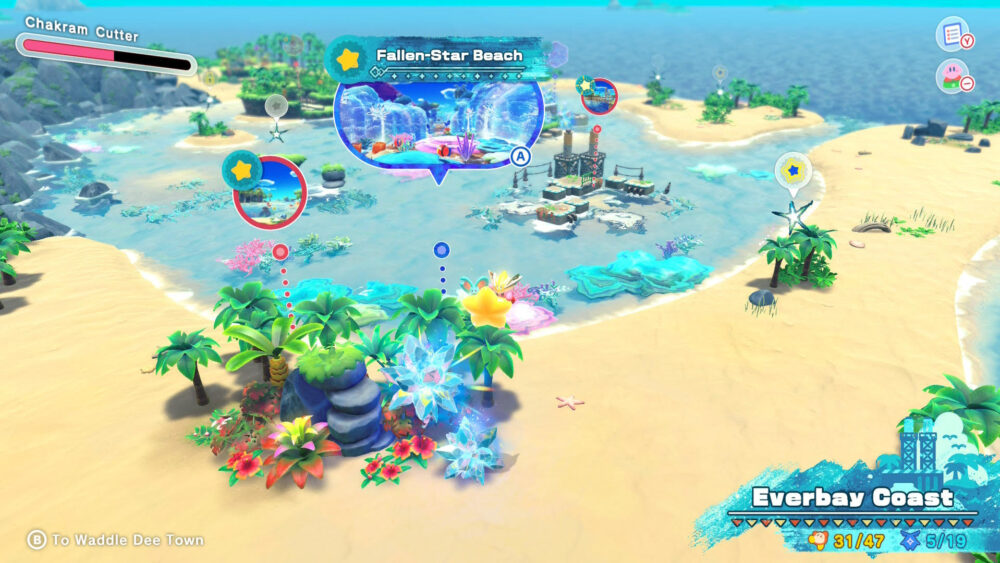
Task: Click the Everbay Coast world banner
Action: click(x=853, y=497)
